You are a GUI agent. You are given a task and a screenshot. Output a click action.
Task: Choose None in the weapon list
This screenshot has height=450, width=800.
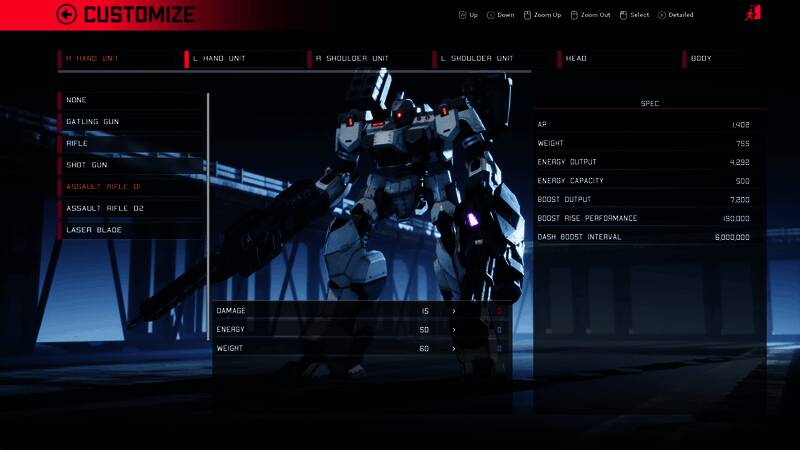coord(132,100)
